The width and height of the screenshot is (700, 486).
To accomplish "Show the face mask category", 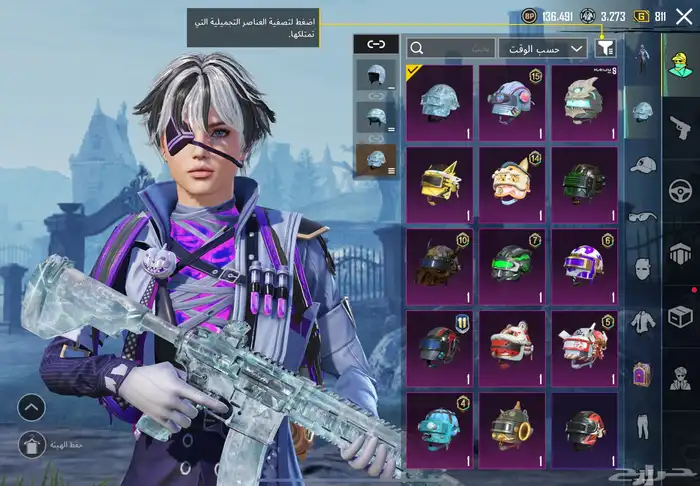I will (x=643, y=268).
